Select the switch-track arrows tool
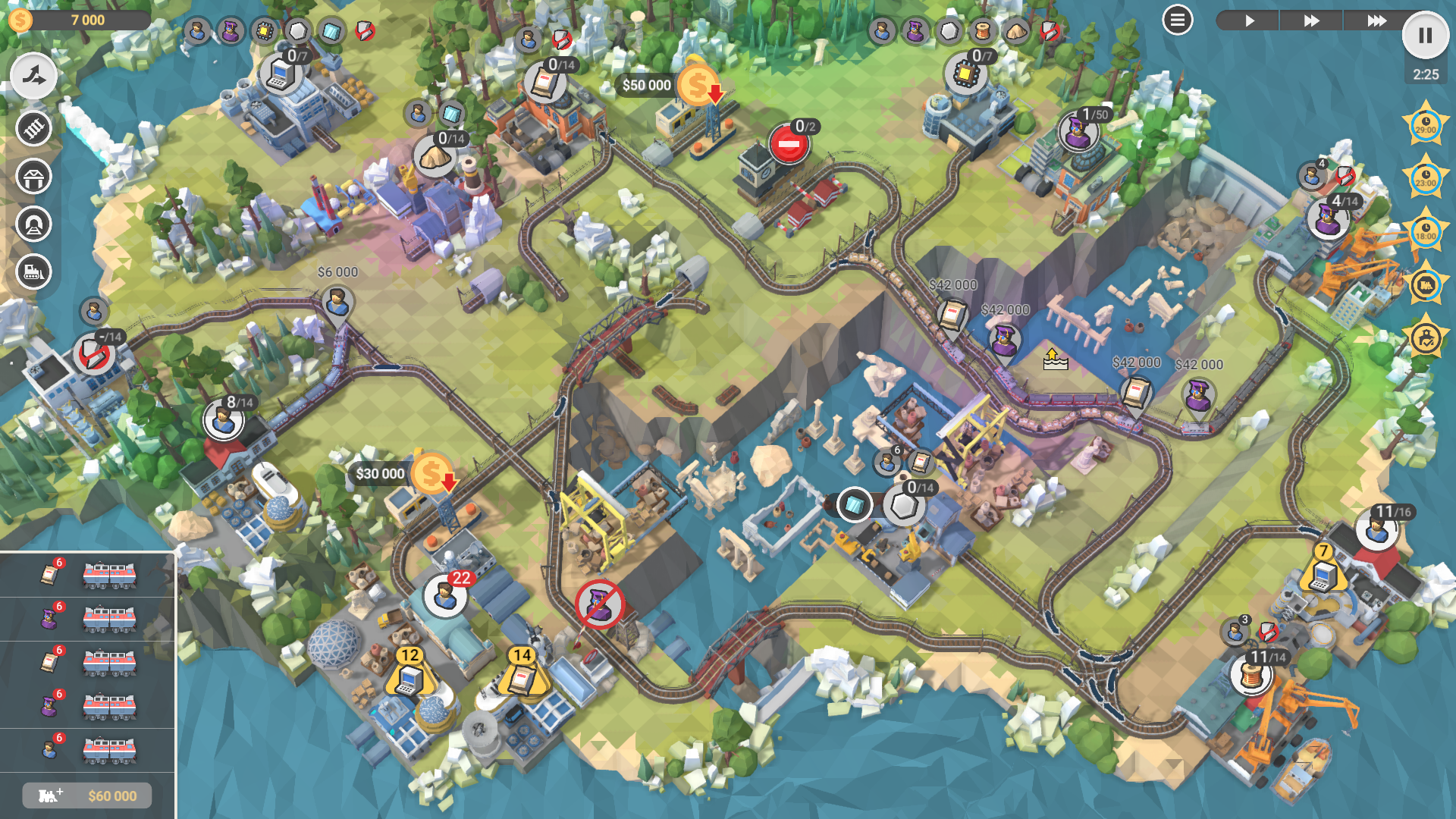The height and width of the screenshot is (819, 1456). coord(33,76)
